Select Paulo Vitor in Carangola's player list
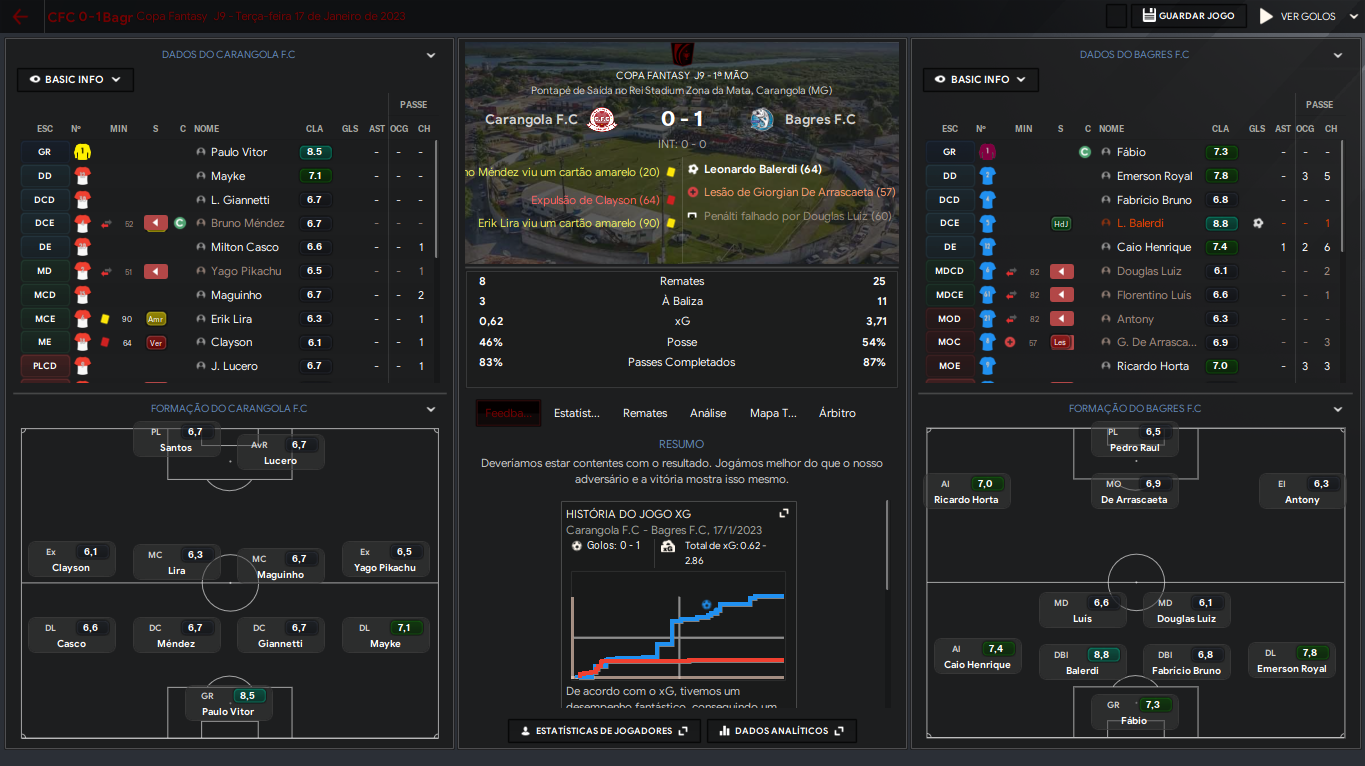 239,152
